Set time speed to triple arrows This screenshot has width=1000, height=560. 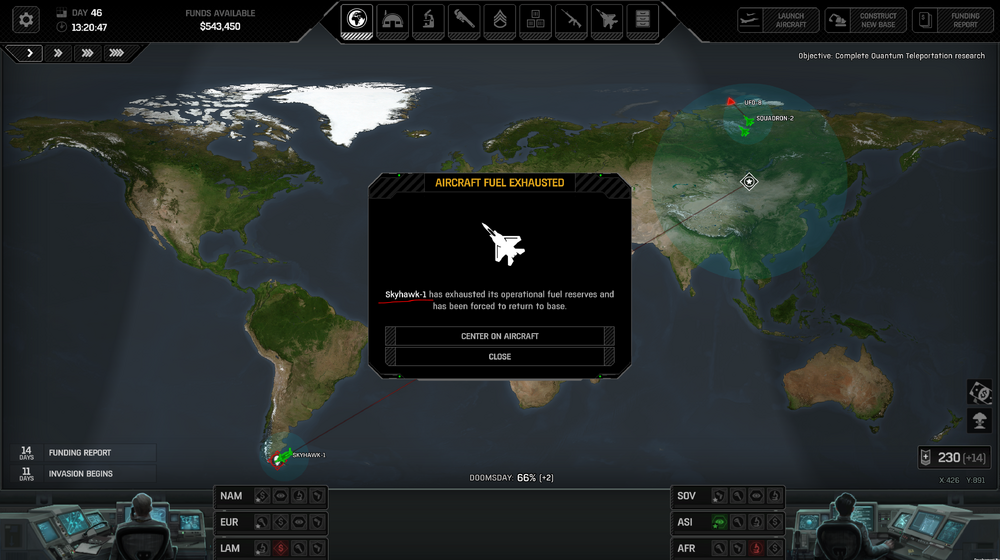[x=87, y=53]
